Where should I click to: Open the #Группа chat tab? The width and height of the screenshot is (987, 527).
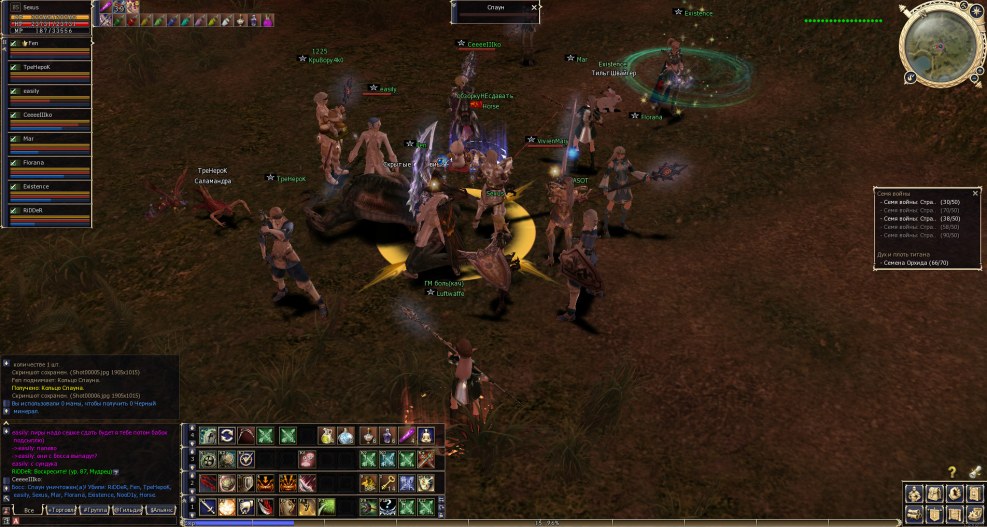pos(96,510)
